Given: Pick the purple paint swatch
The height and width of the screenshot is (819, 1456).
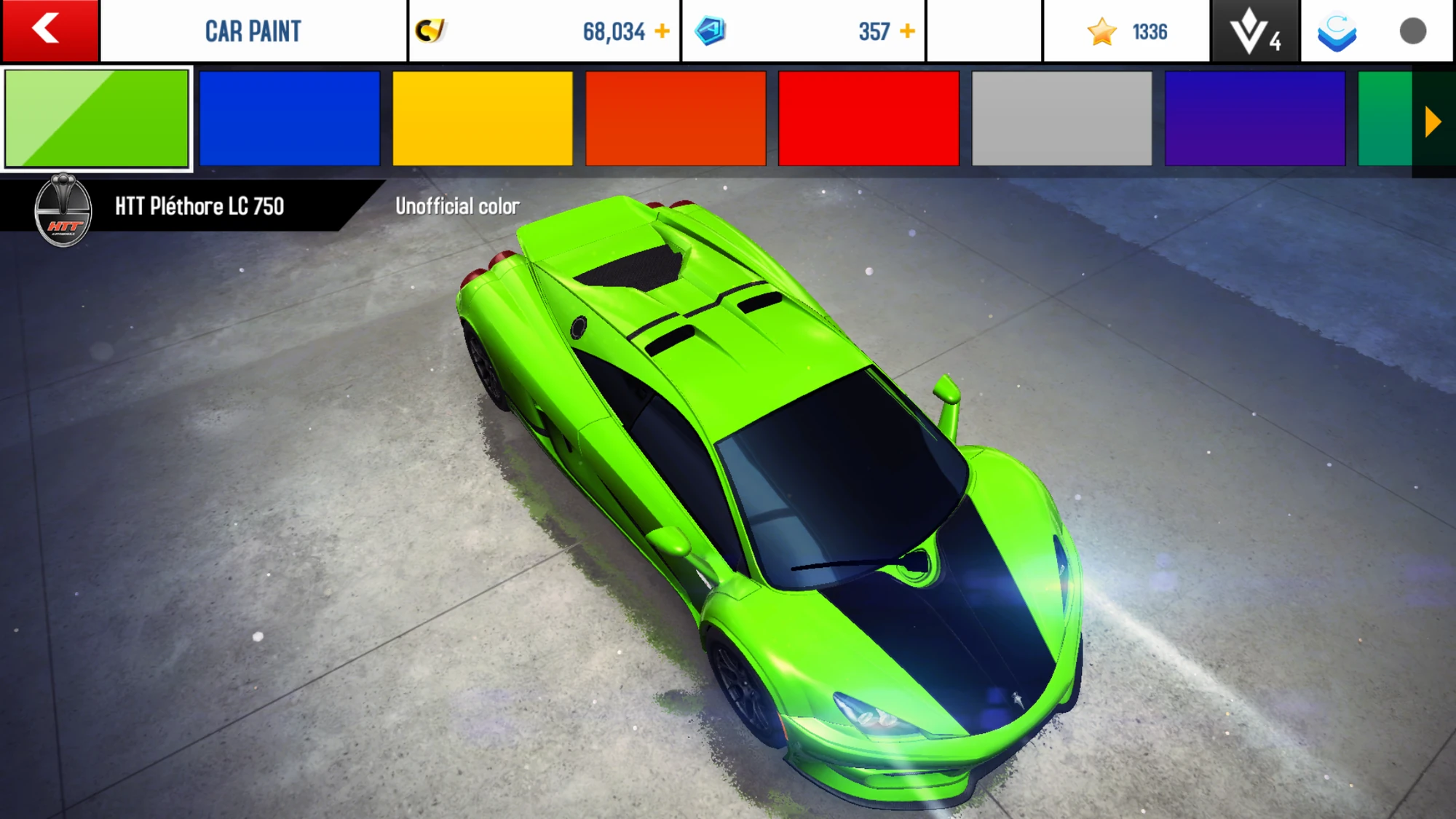Looking at the screenshot, I should click(x=1255, y=119).
